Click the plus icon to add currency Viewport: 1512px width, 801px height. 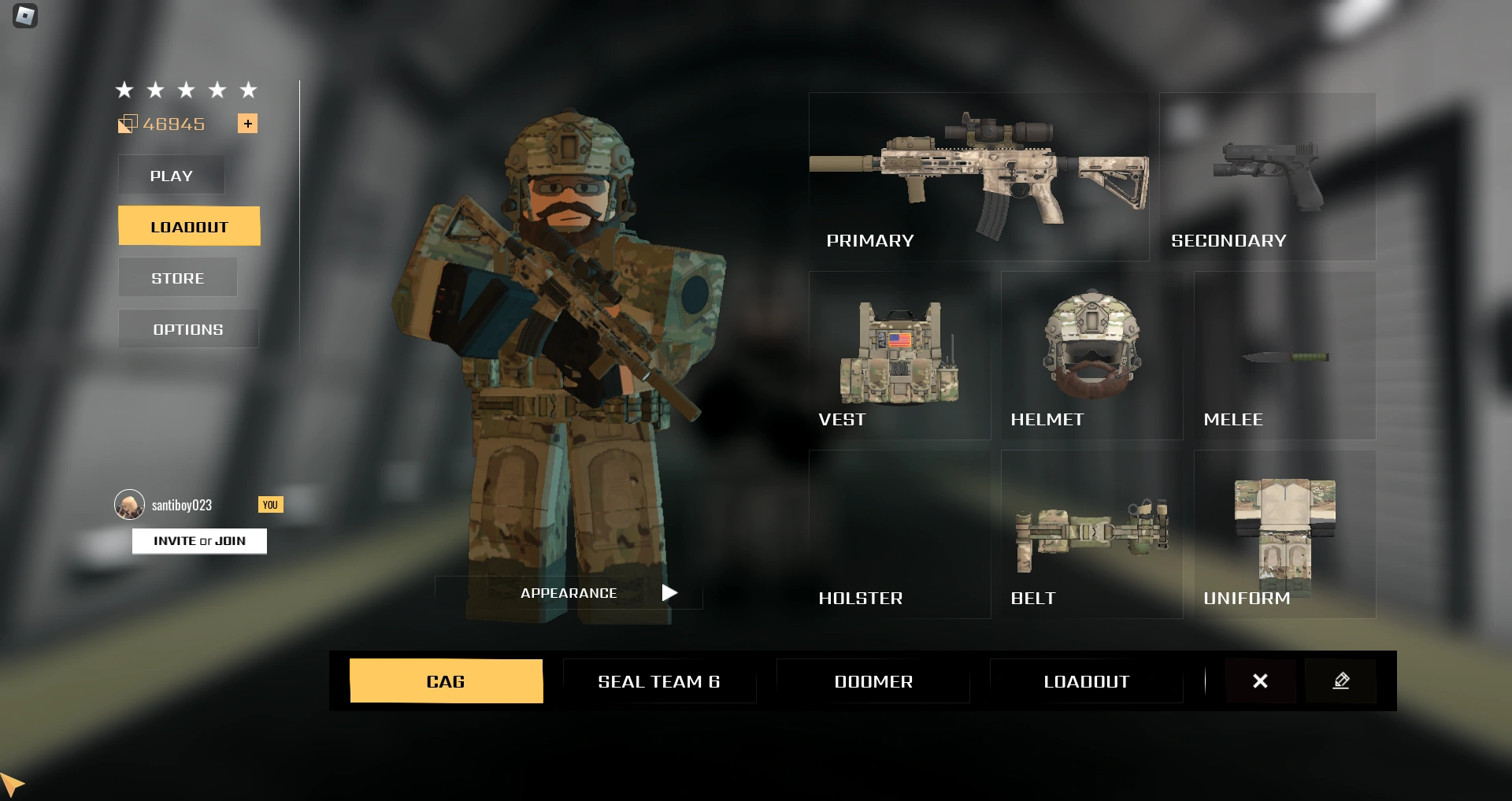(248, 123)
